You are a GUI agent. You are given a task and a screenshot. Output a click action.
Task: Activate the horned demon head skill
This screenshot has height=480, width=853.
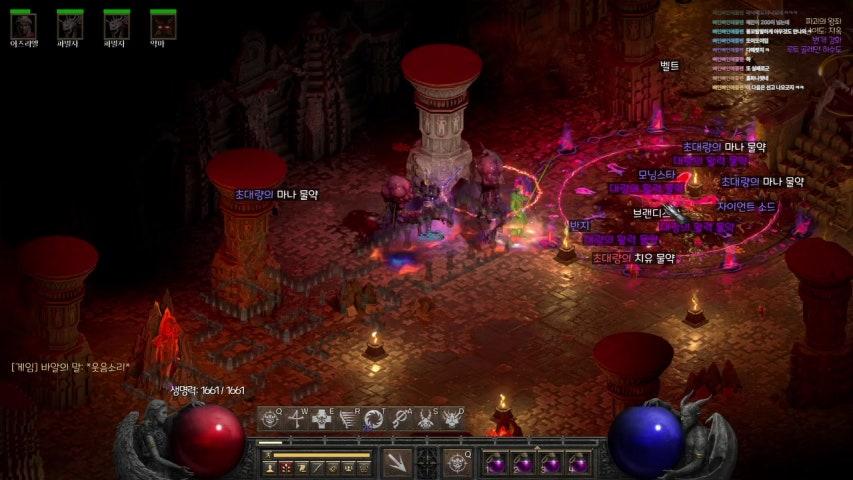(x=452, y=420)
